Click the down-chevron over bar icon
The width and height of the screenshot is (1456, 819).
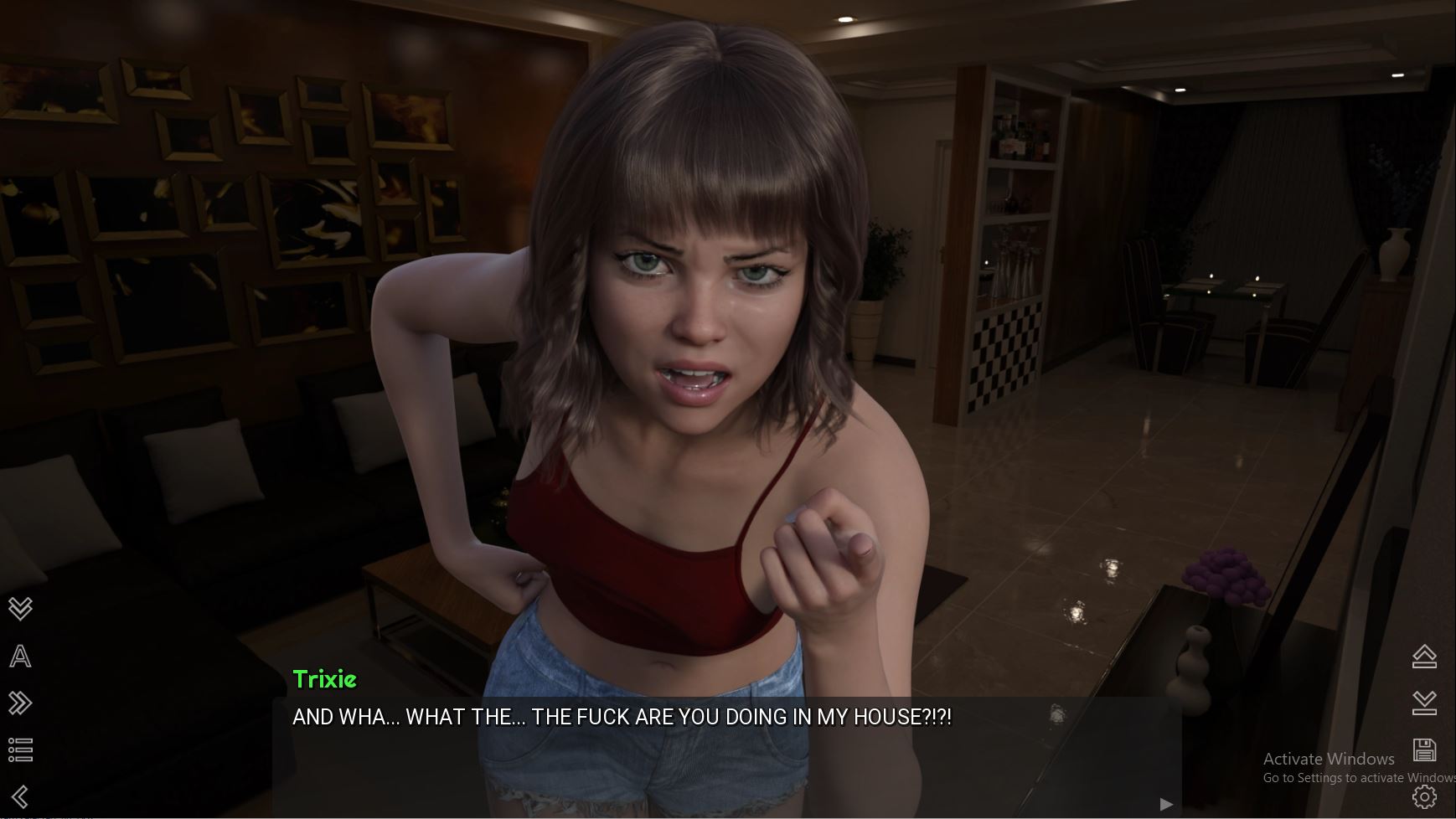[x=1424, y=703]
